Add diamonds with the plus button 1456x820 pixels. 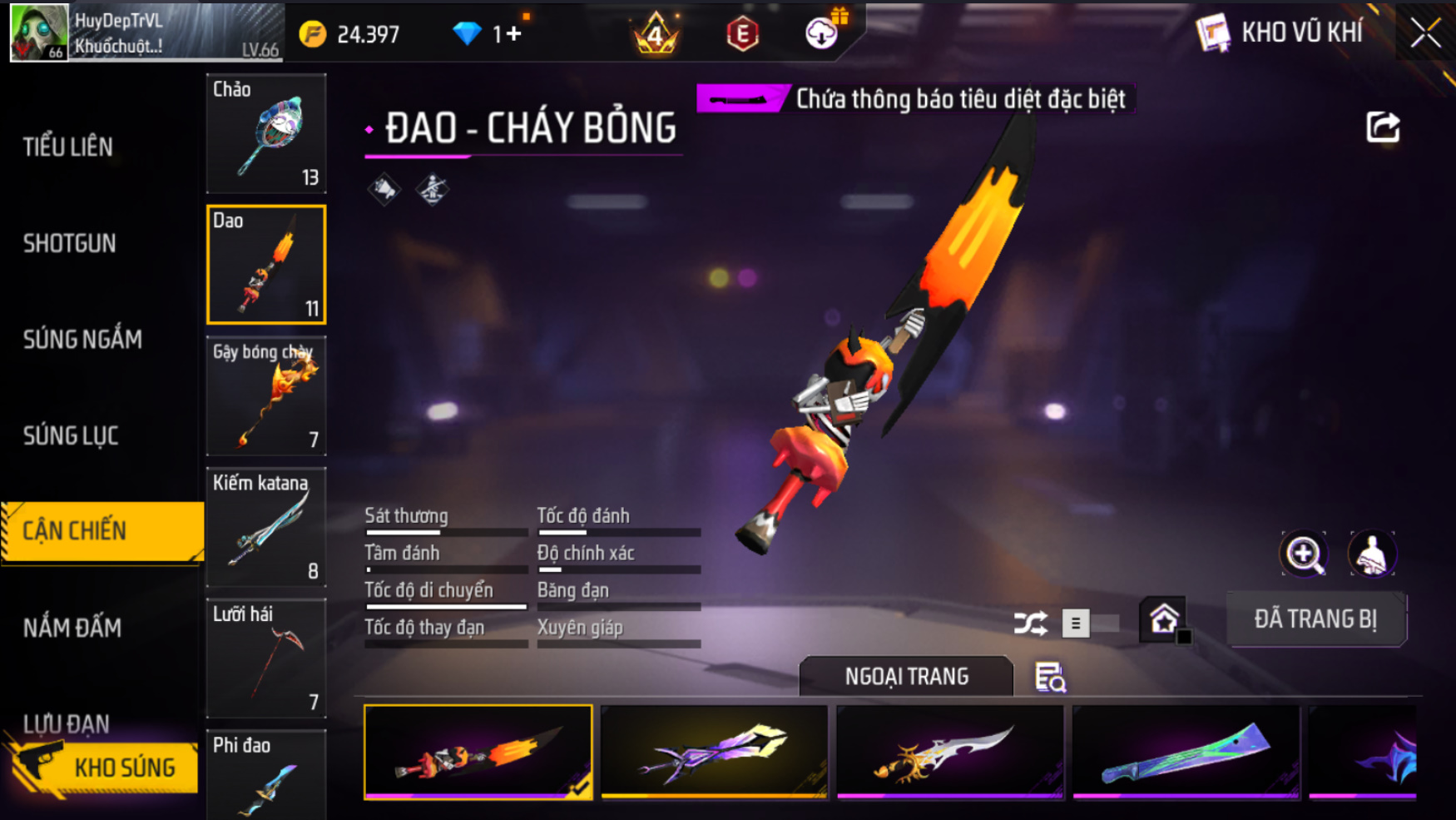click(513, 34)
